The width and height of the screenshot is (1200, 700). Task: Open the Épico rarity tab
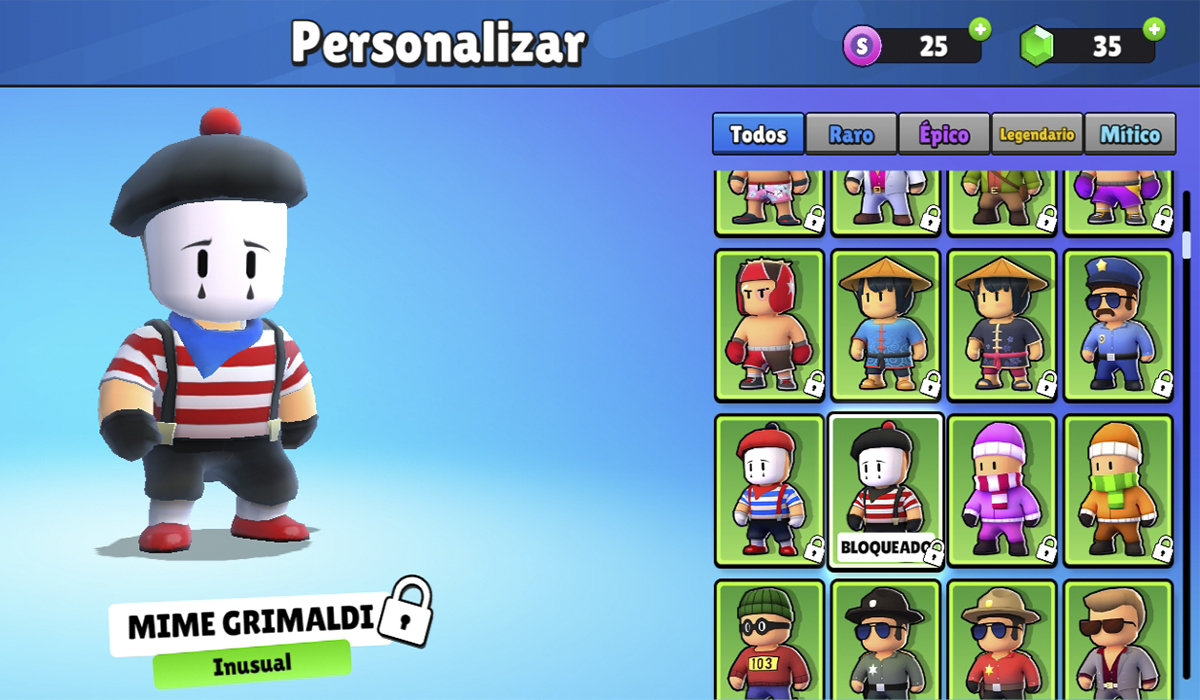point(944,134)
